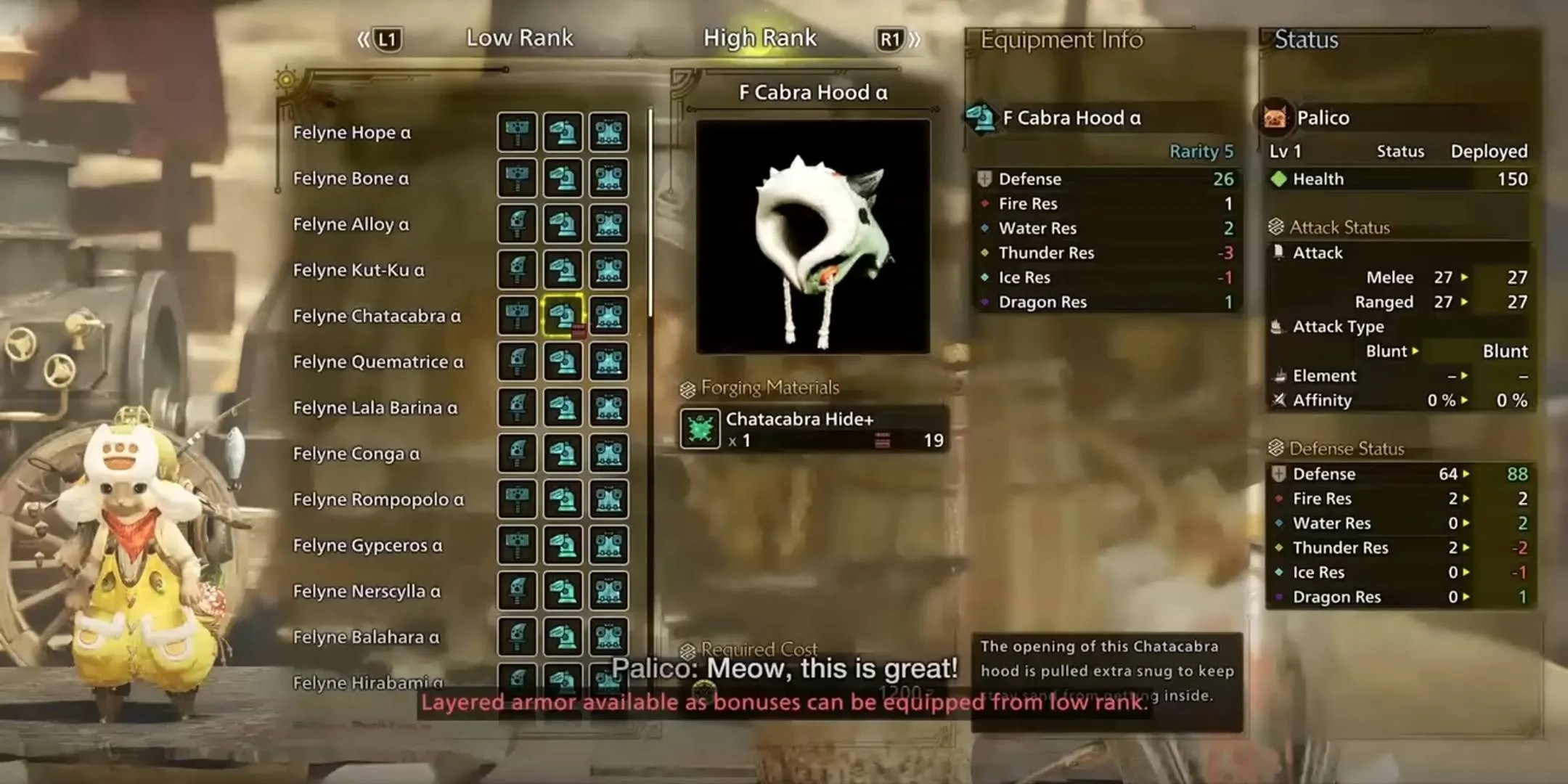The image size is (1568, 784).
Task: Select the Felyne Quematrice α weapon icon
Action: (518, 362)
